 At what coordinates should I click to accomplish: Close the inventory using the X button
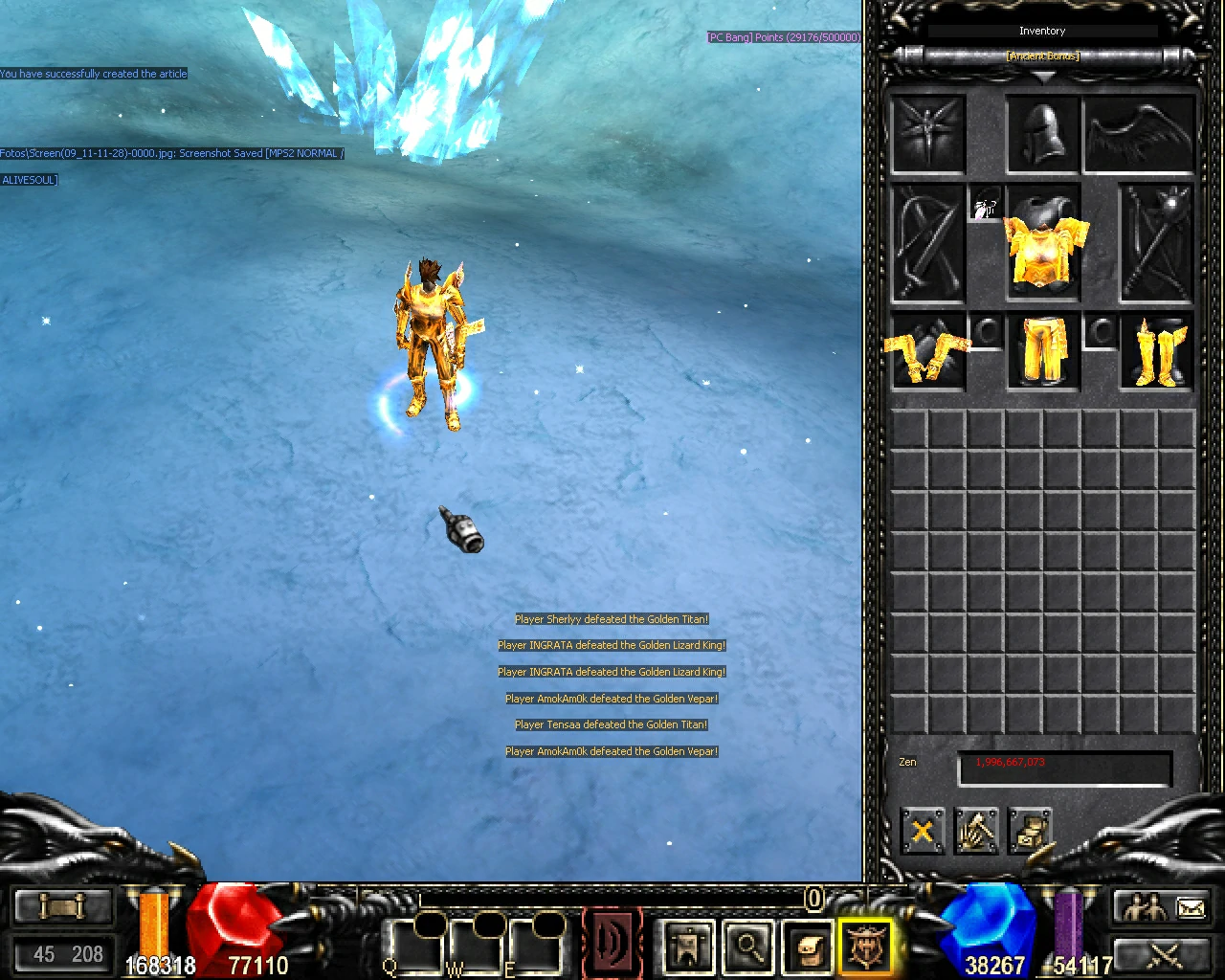(x=921, y=831)
